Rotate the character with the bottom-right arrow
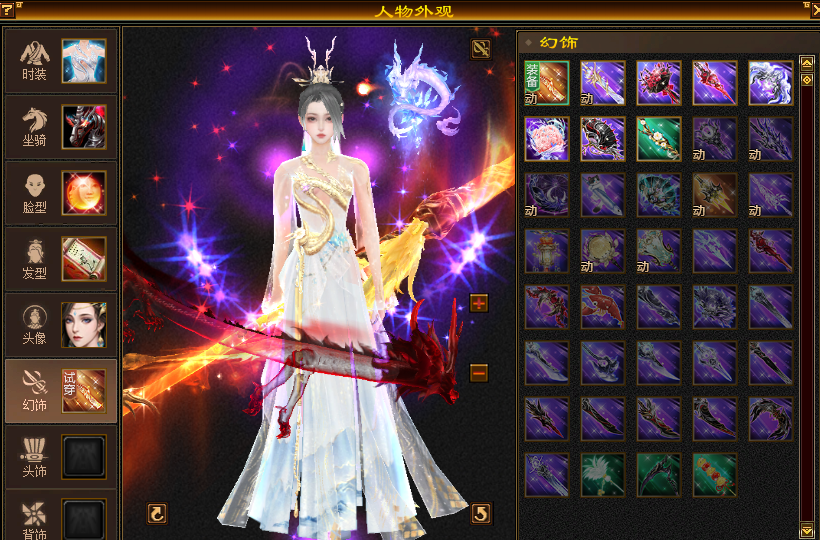 pos(481,513)
